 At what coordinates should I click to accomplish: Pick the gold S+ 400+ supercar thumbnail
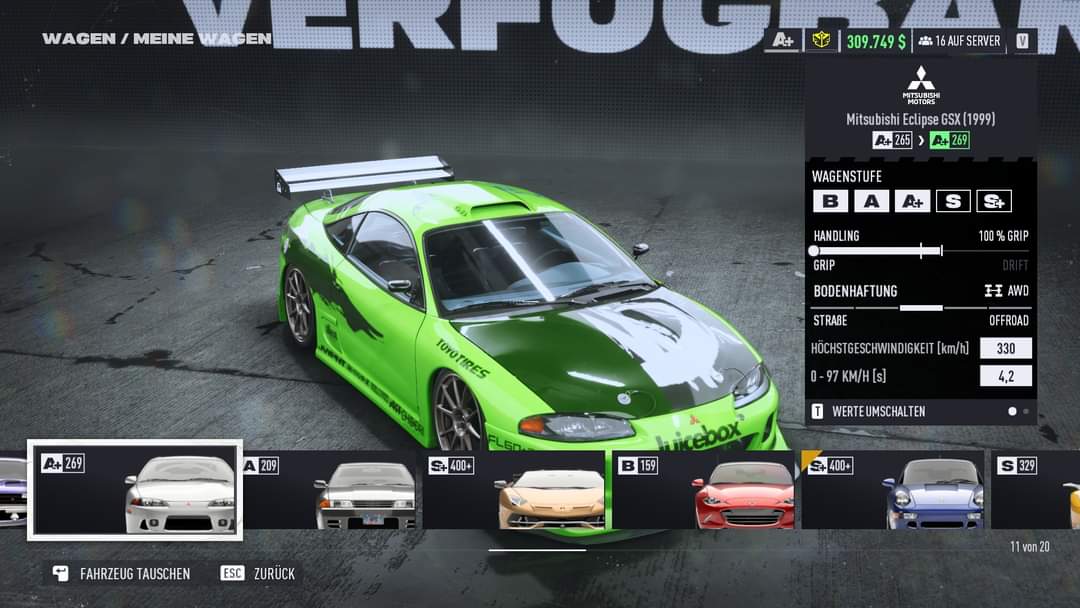pos(516,490)
